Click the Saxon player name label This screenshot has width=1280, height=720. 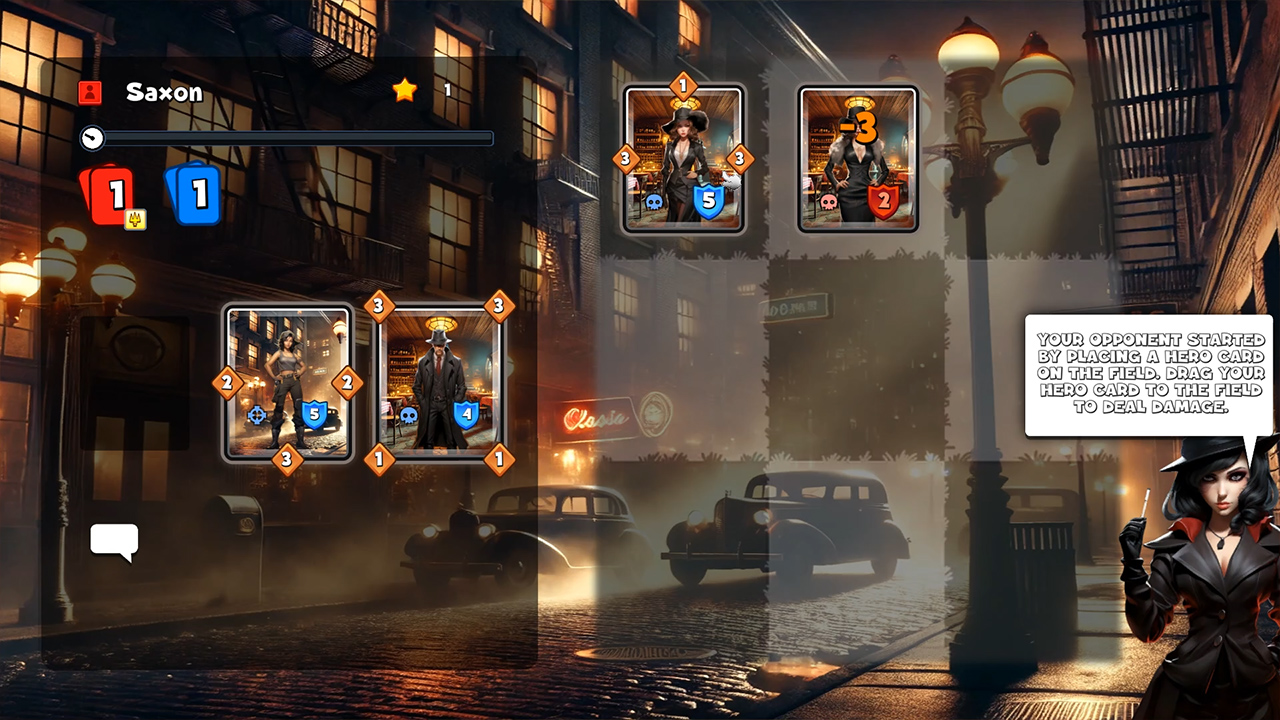pyautogui.click(x=164, y=92)
